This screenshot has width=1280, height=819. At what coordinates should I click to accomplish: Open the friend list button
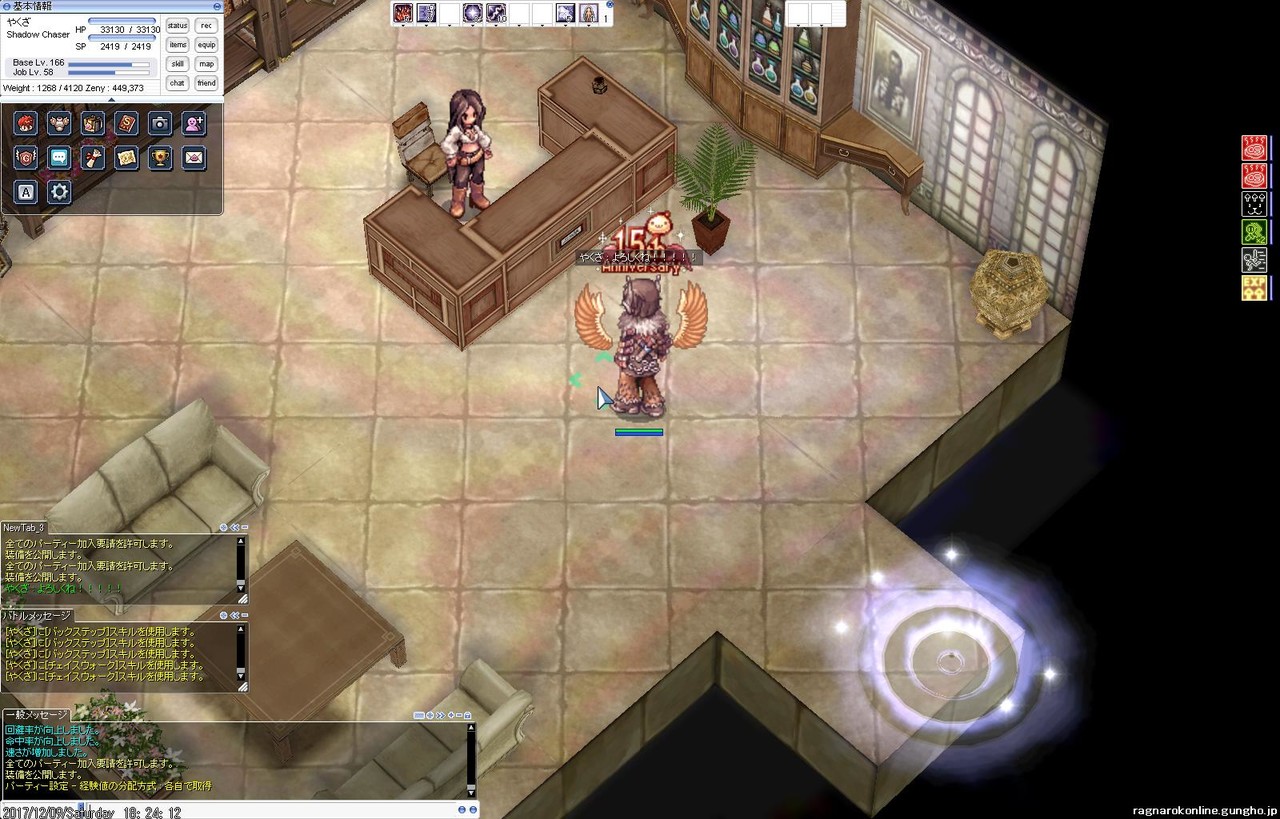[x=206, y=83]
